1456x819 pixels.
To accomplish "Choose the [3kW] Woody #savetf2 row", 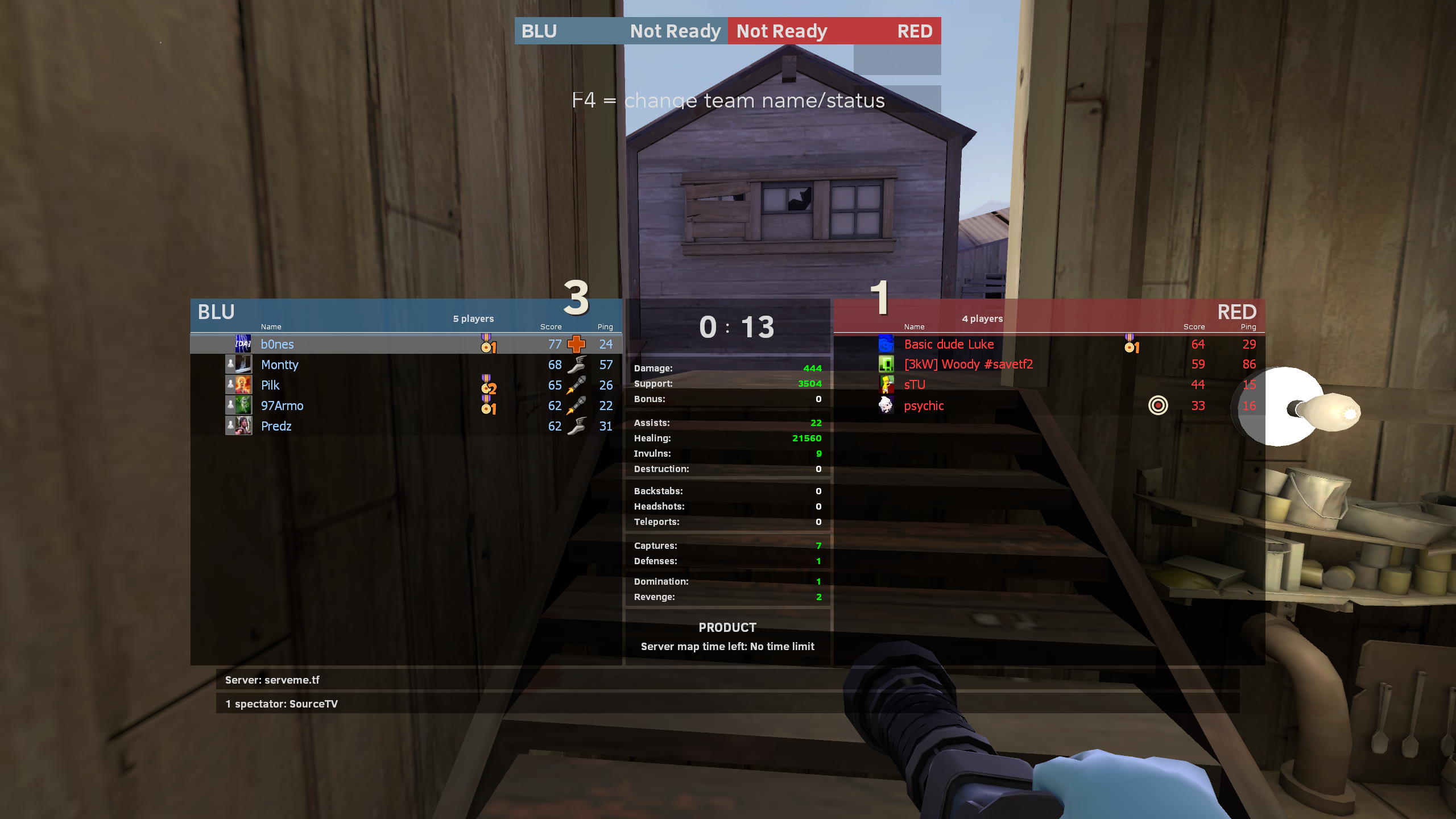I will (x=968, y=365).
